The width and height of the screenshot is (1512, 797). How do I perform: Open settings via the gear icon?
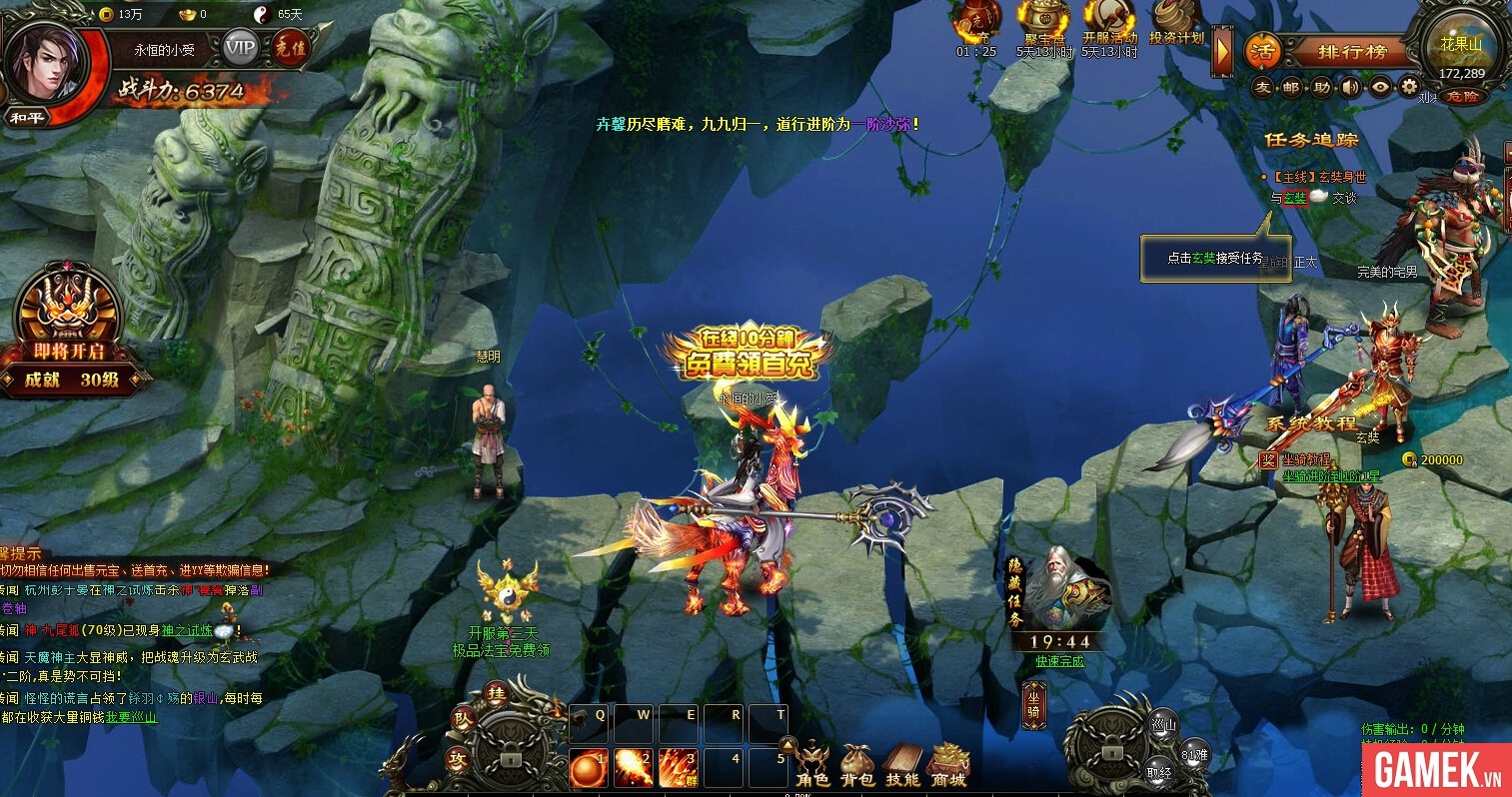click(x=1409, y=87)
